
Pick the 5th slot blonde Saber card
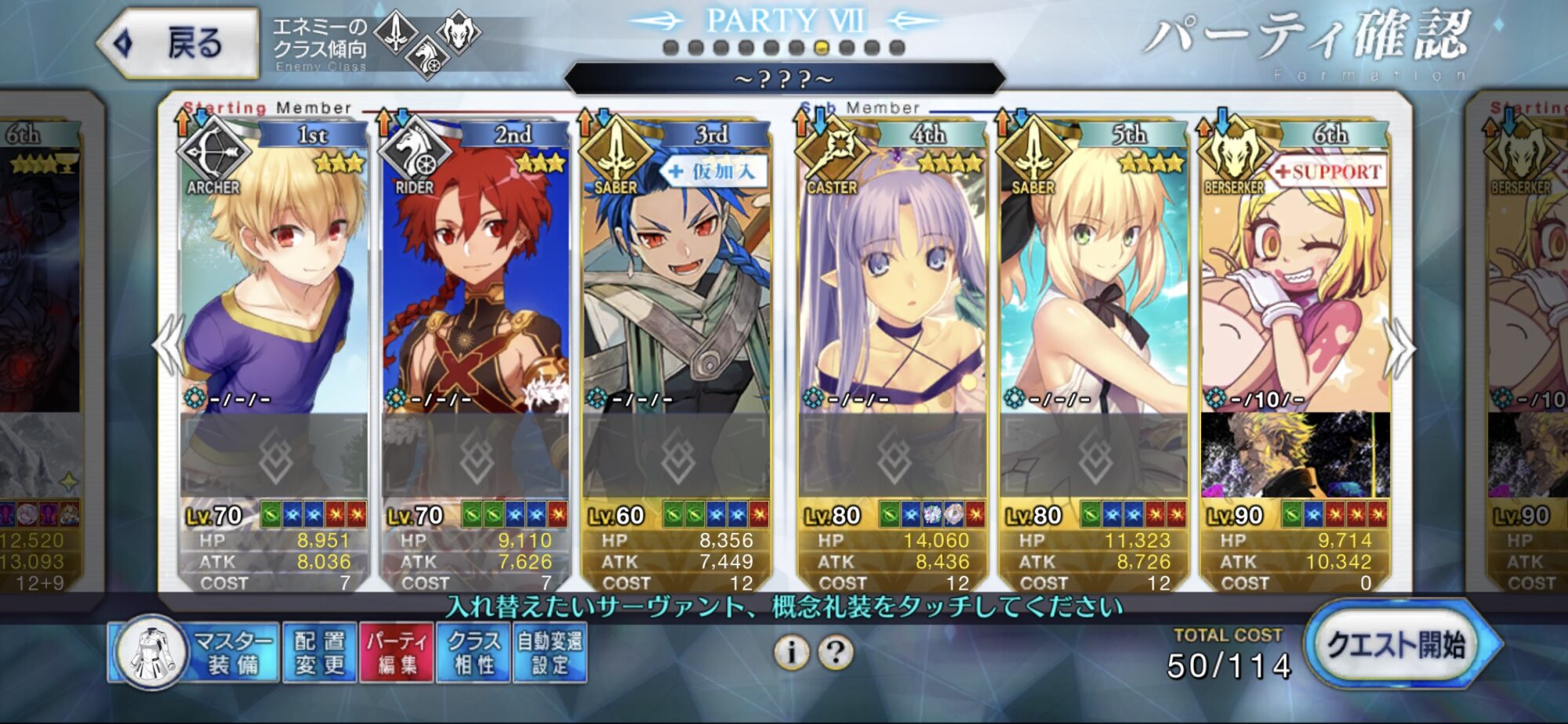pyautogui.click(x=1094, y=282)
